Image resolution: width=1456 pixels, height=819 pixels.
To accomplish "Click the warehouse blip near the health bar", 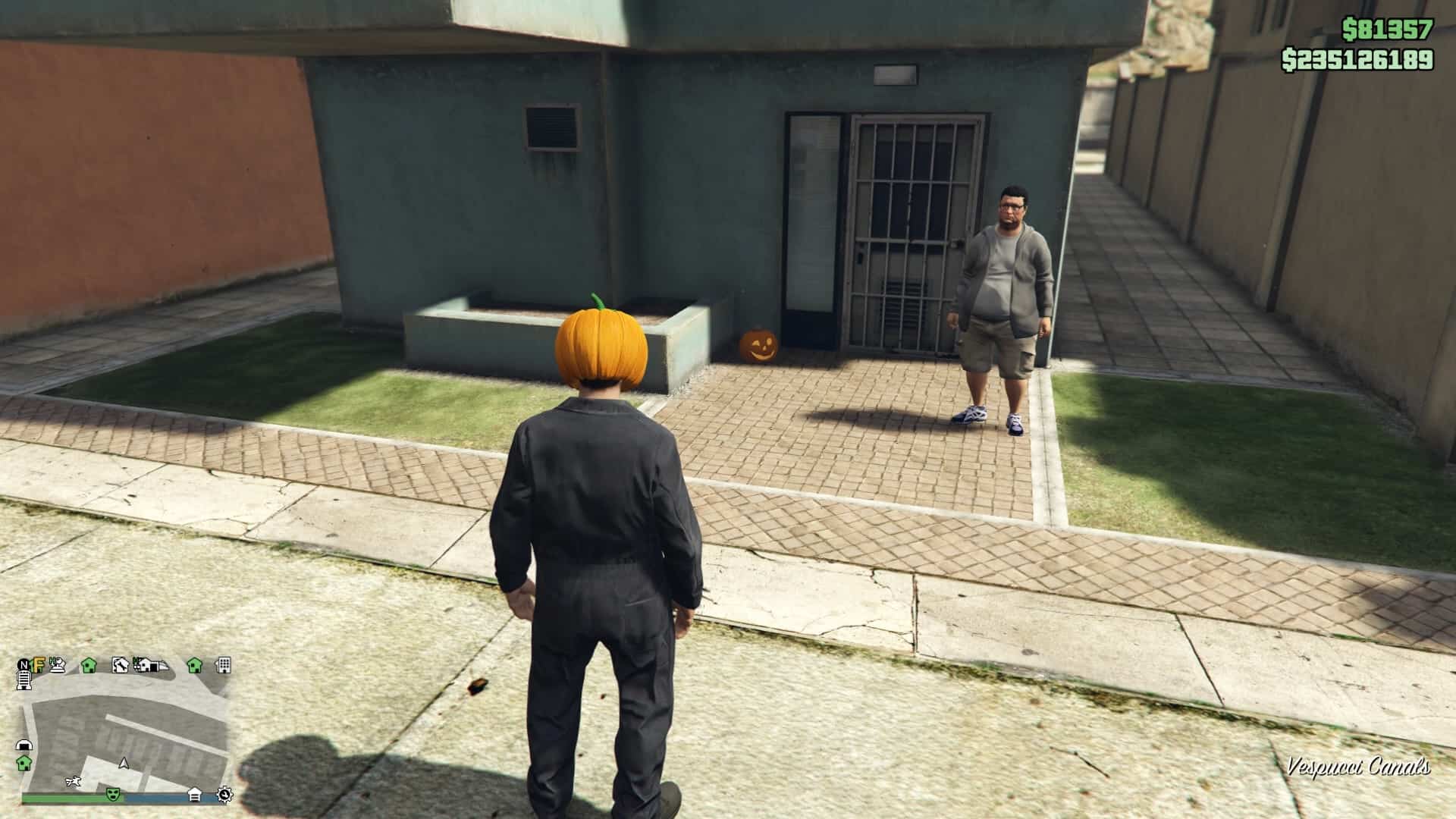I will 195,793.
